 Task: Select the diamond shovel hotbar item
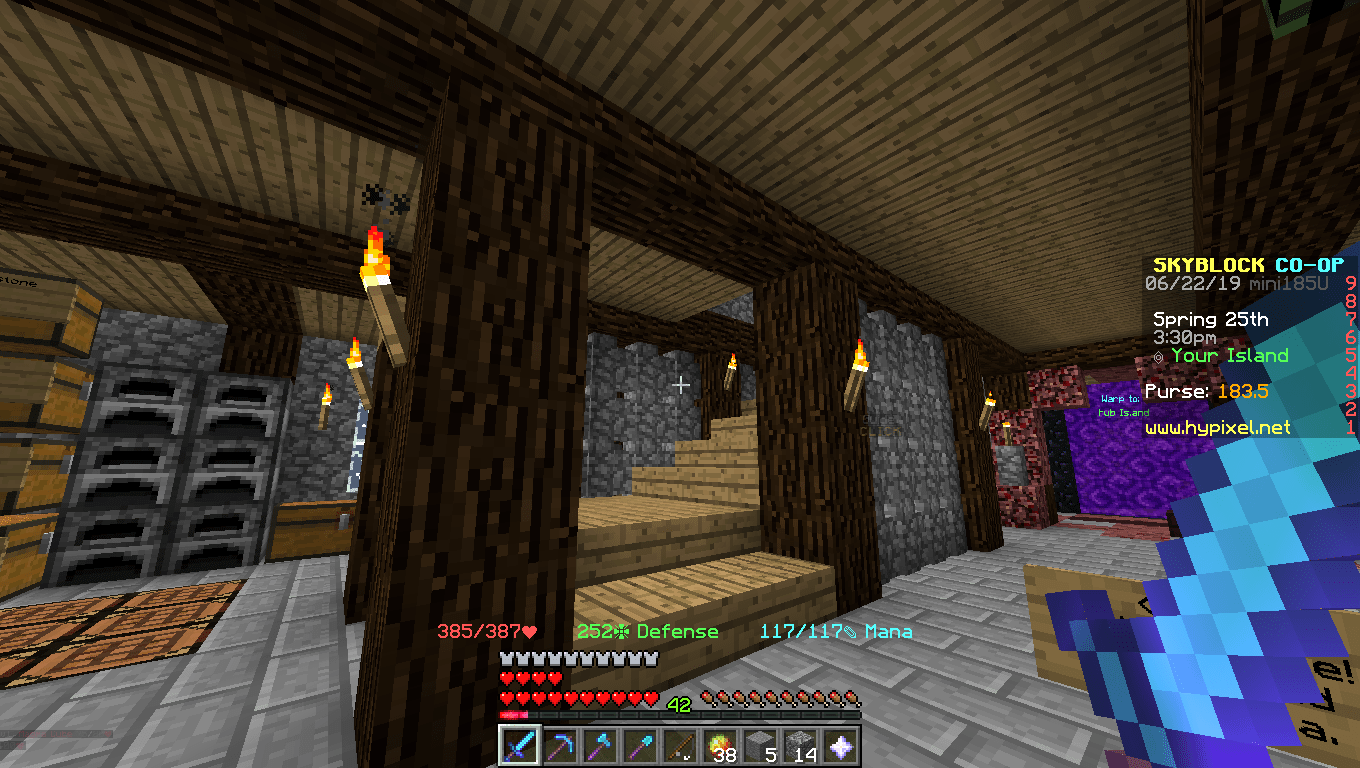(x=639, y=746)
